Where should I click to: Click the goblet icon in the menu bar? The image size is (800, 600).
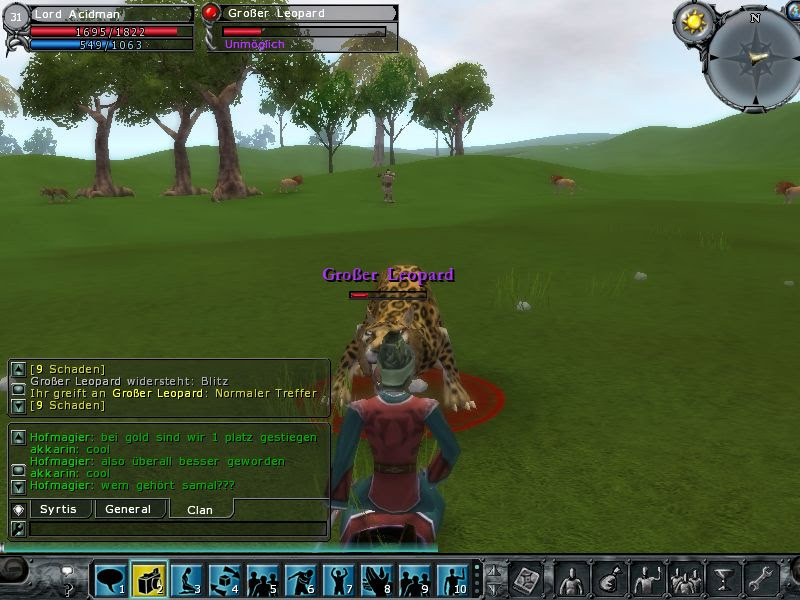tap(723, 578)
